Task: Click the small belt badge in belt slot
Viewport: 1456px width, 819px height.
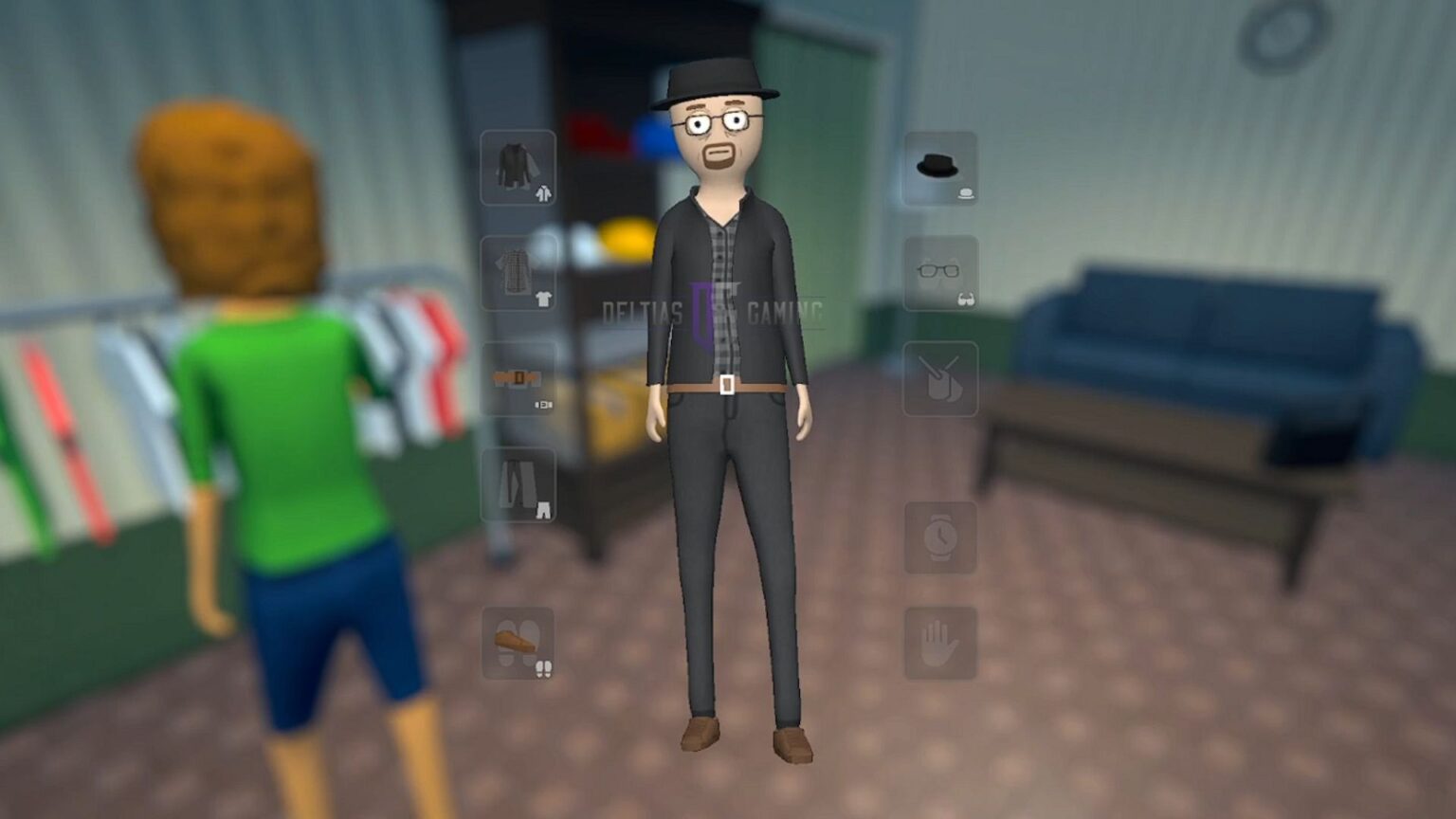Action: click(542, 404)
